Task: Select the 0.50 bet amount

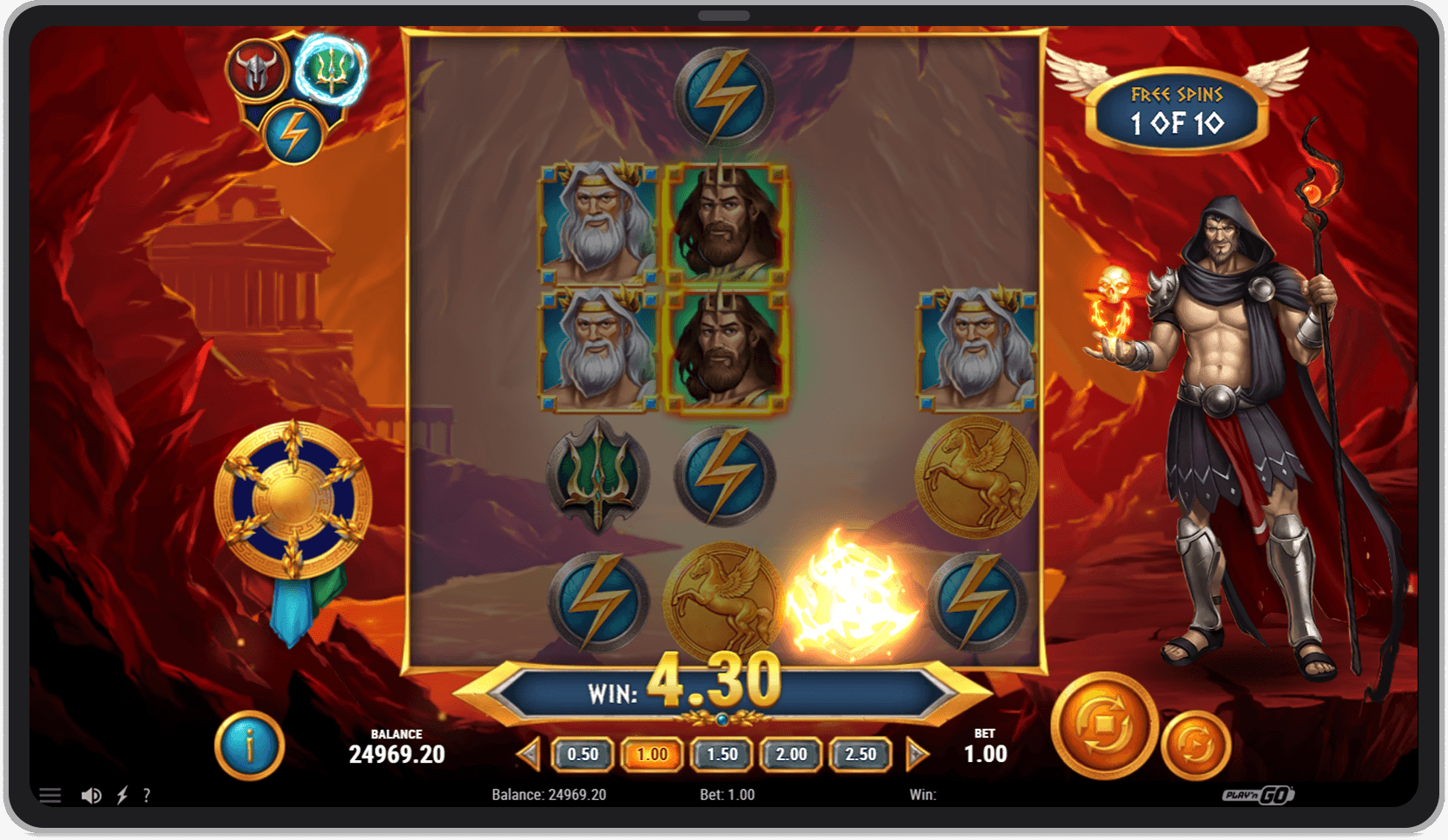Action: (x=582, y=754)
